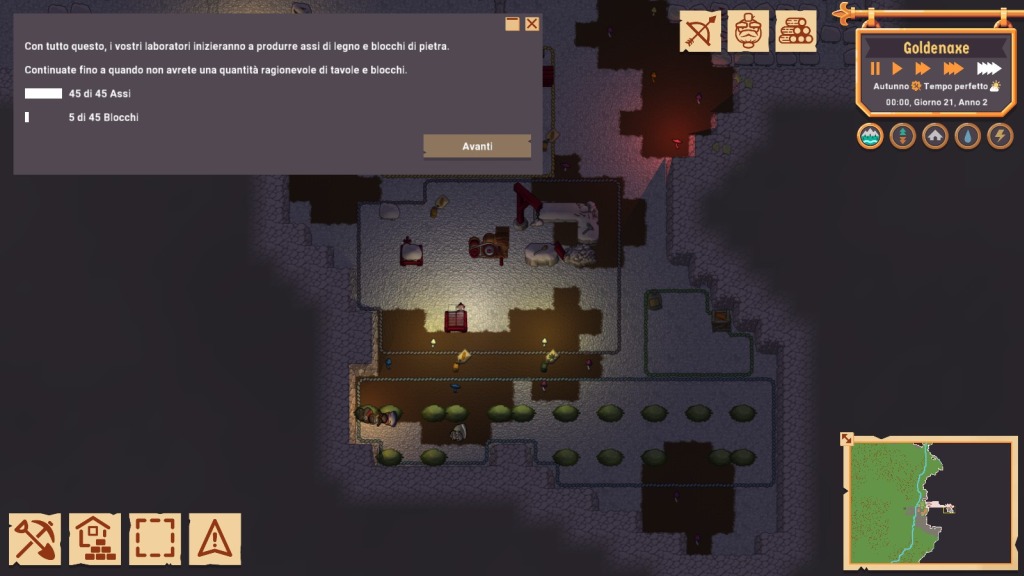
Task: Open the dwarf face population menu
Action: [x=748, y=31]
